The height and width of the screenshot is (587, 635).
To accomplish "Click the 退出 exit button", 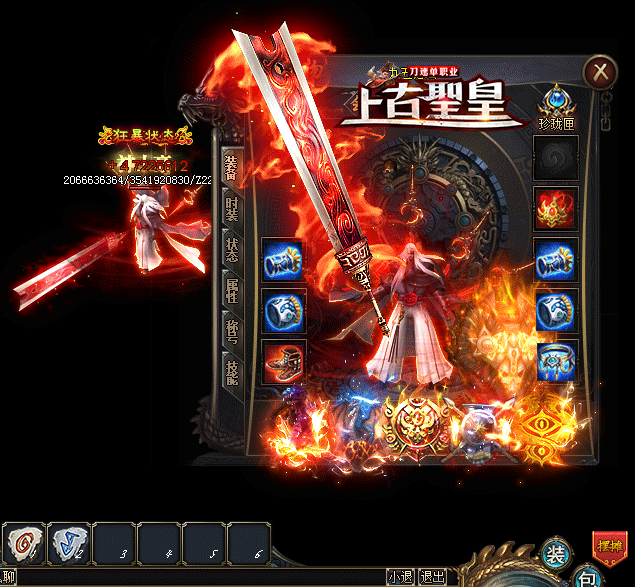I will 432,577.
